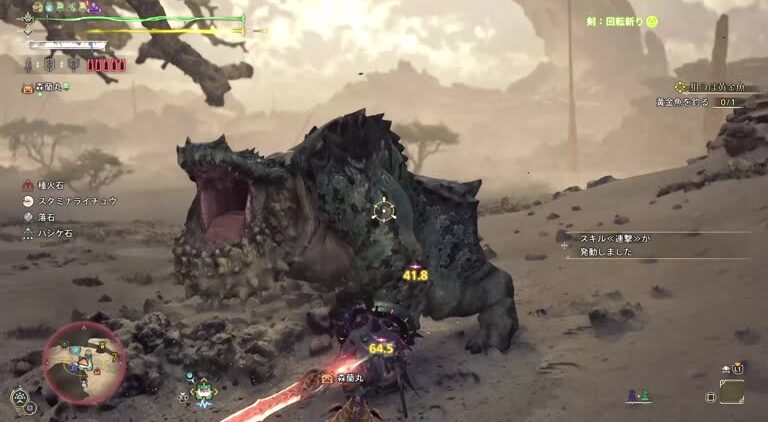Select the red phial gauge icons

click(x=105, y=65)
